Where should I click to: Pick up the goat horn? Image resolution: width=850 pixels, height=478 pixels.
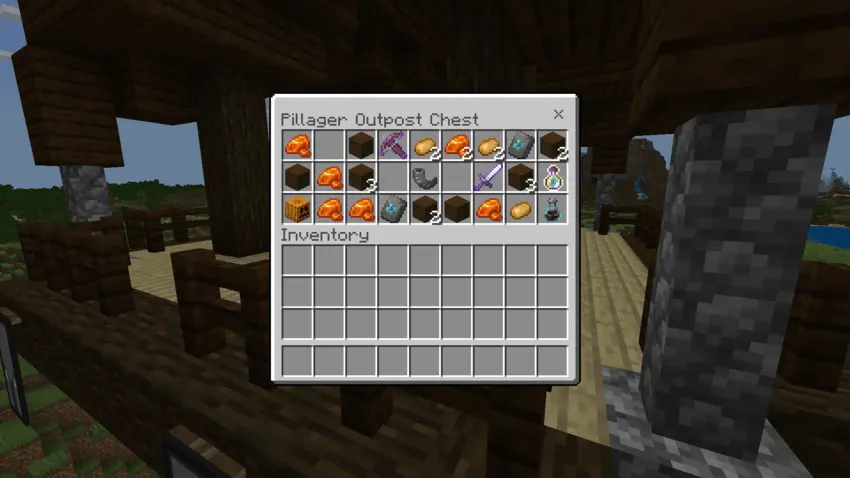[424, 178]
